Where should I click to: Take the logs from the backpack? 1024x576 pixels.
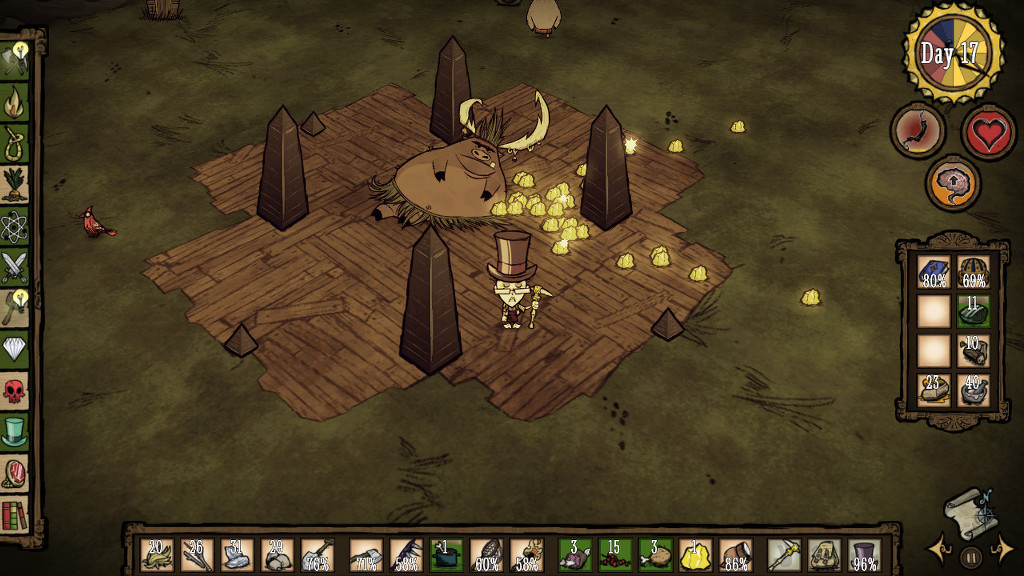[973, 350]
